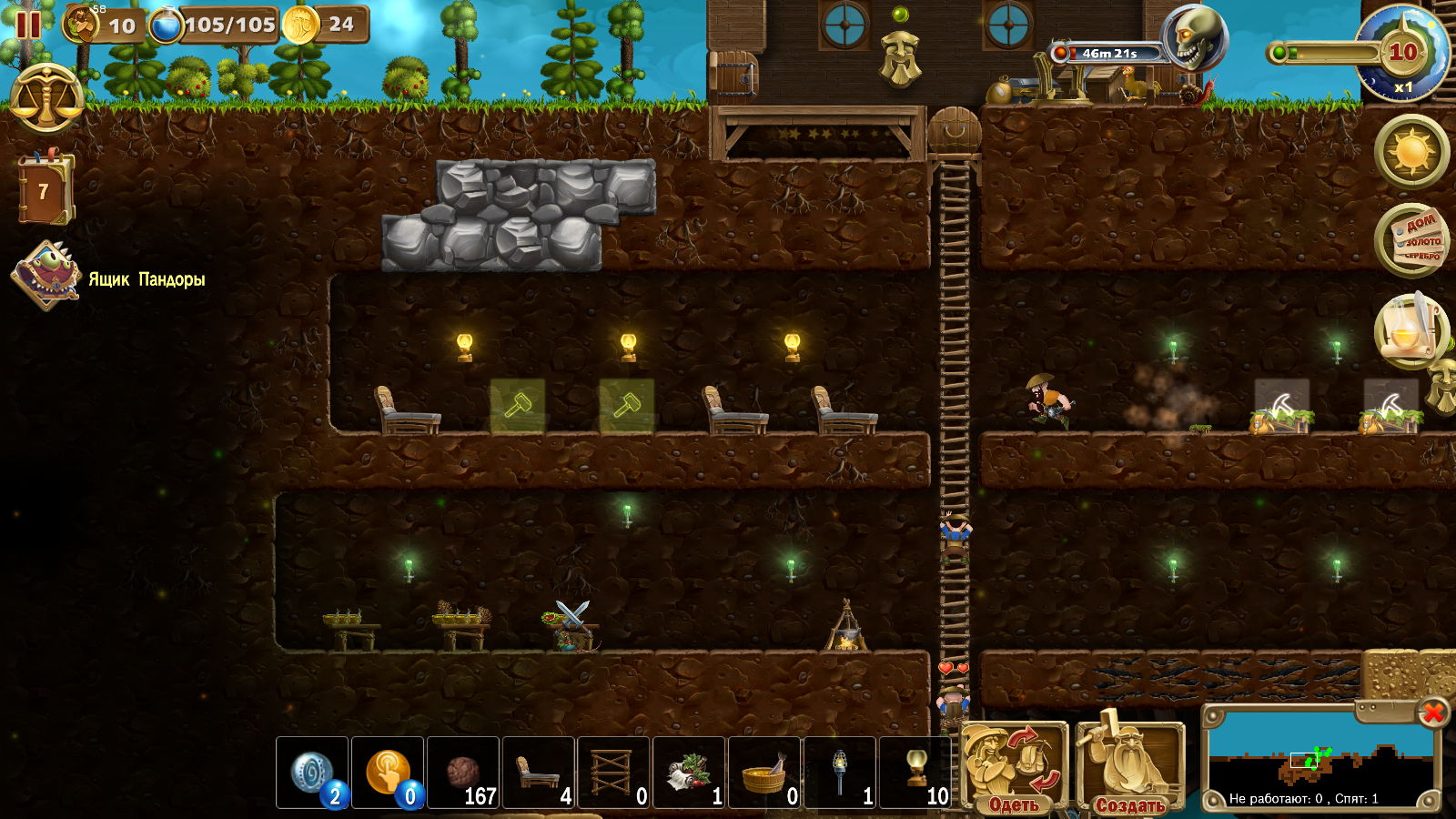The width and height of the screenshot is (1456, 819).
Task: Select the golden hand spell slot
Action: [388, 773]
